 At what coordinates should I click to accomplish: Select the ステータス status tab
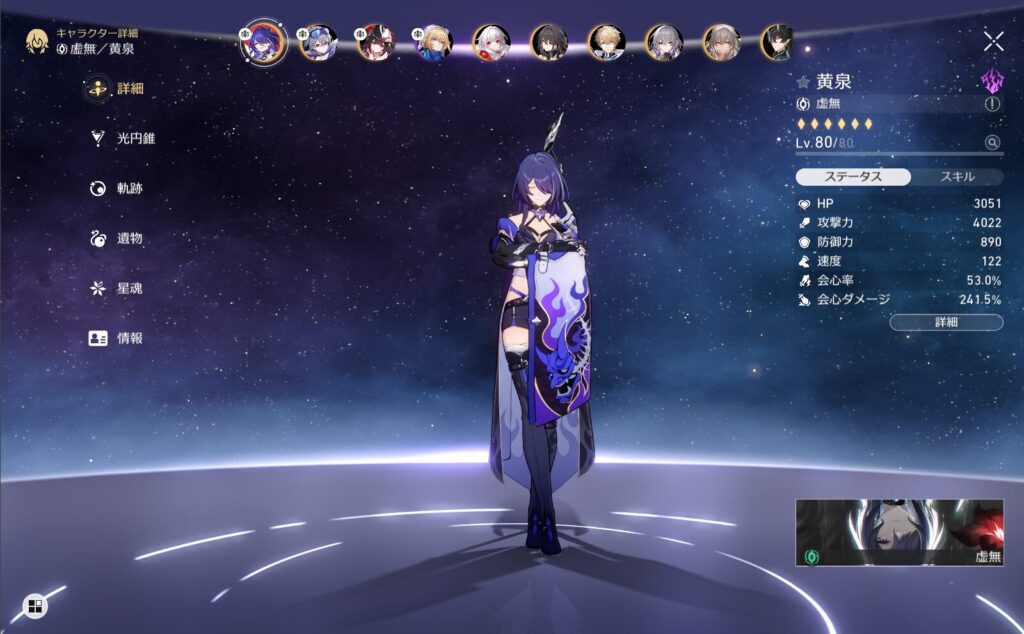coord(853,177)
